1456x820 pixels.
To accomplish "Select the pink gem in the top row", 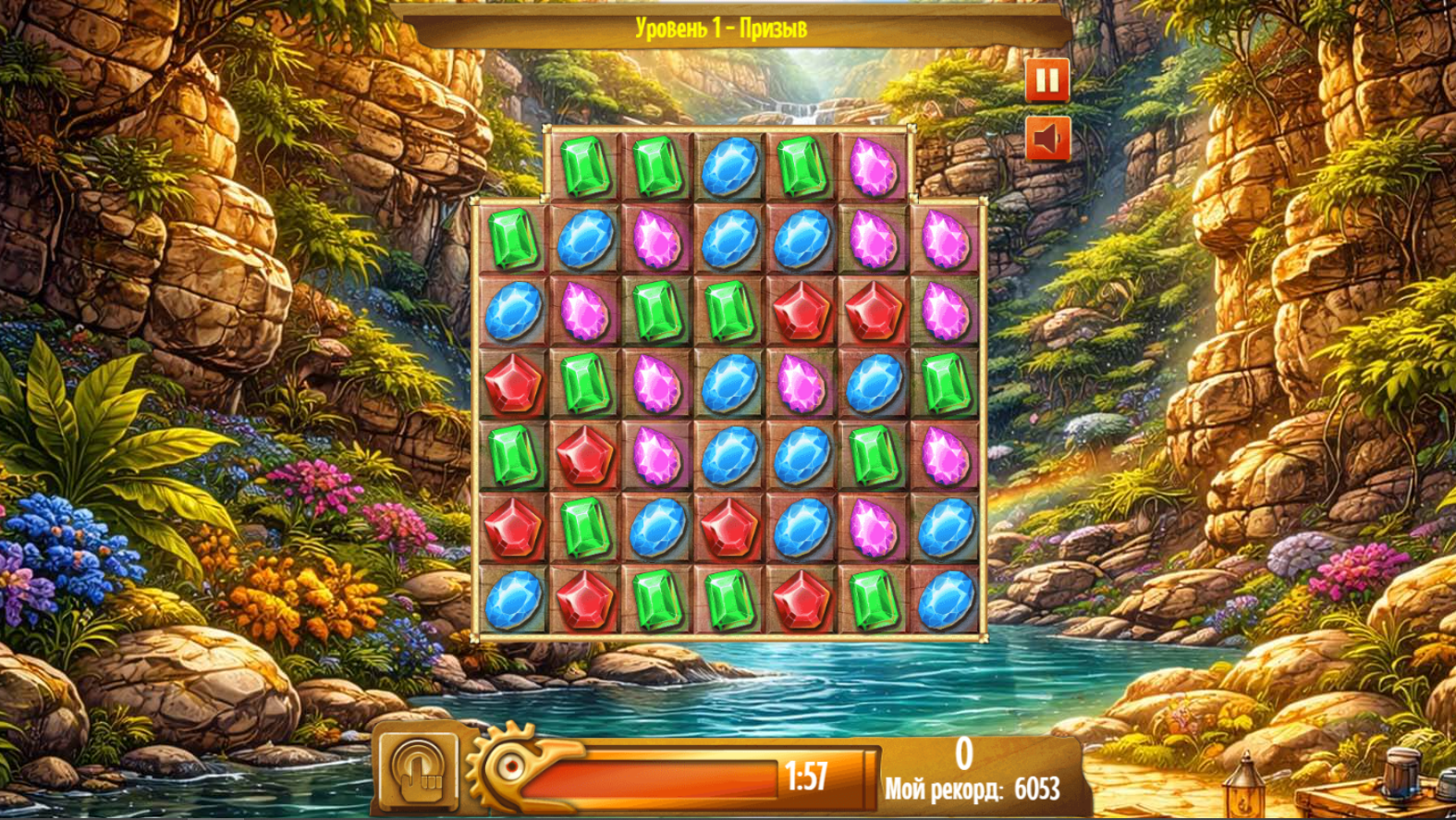I will click(870, 166).
